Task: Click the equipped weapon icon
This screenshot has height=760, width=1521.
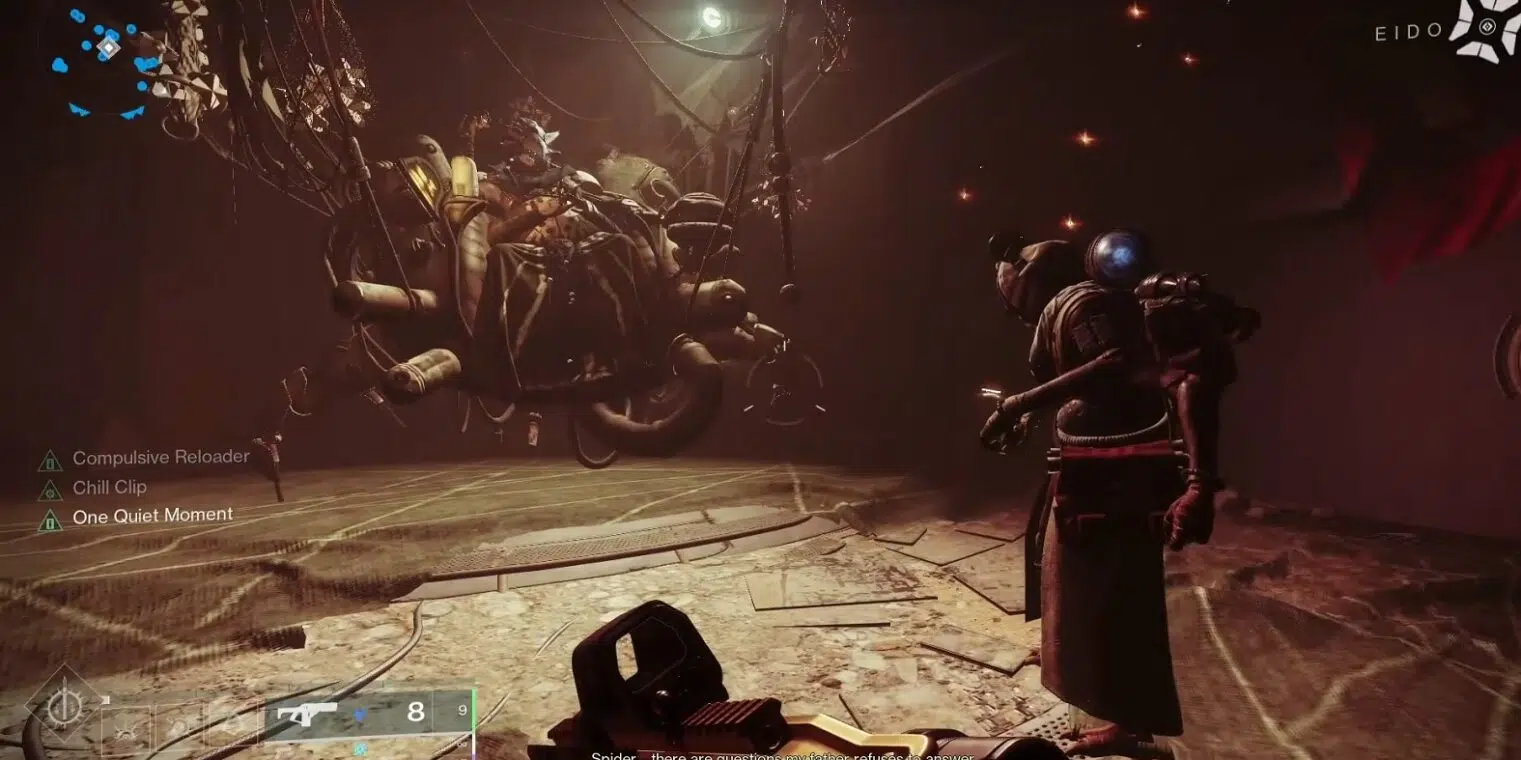Action: pos(307,713)
